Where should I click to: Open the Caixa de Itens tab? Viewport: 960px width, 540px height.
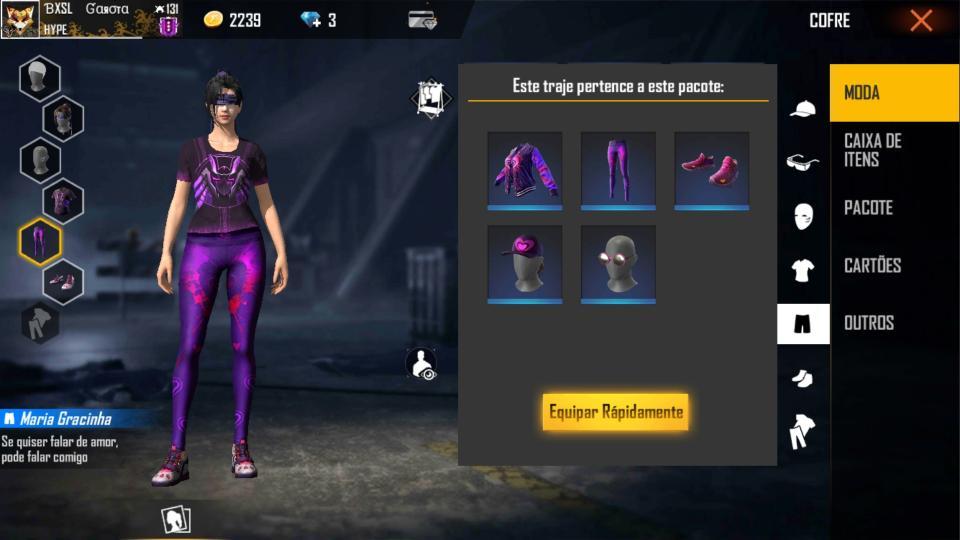[893, 150]
